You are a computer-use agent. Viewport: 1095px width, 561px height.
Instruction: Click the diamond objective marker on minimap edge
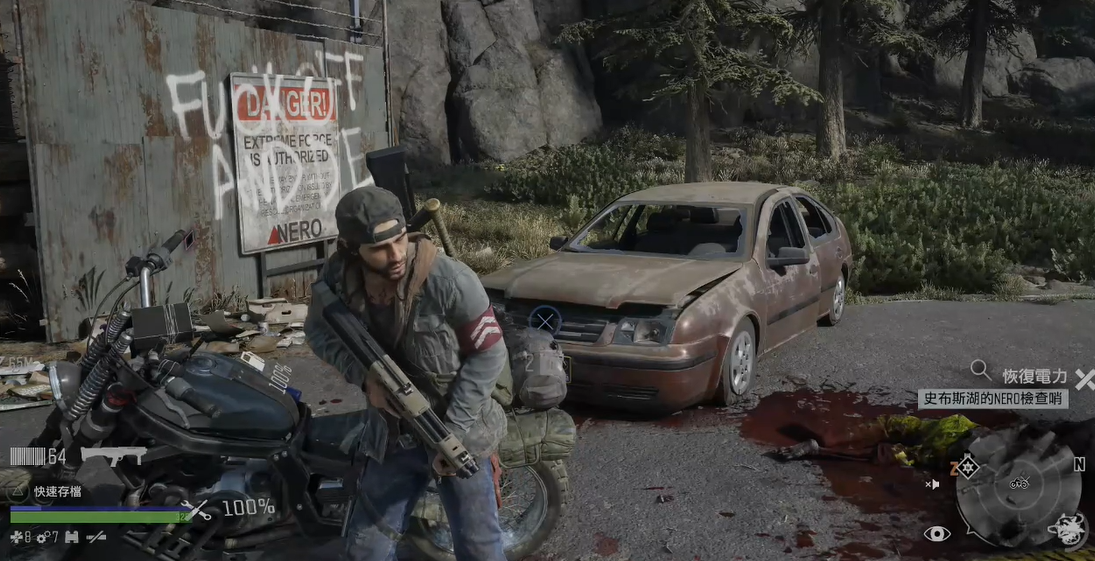(x=968, y=467)
